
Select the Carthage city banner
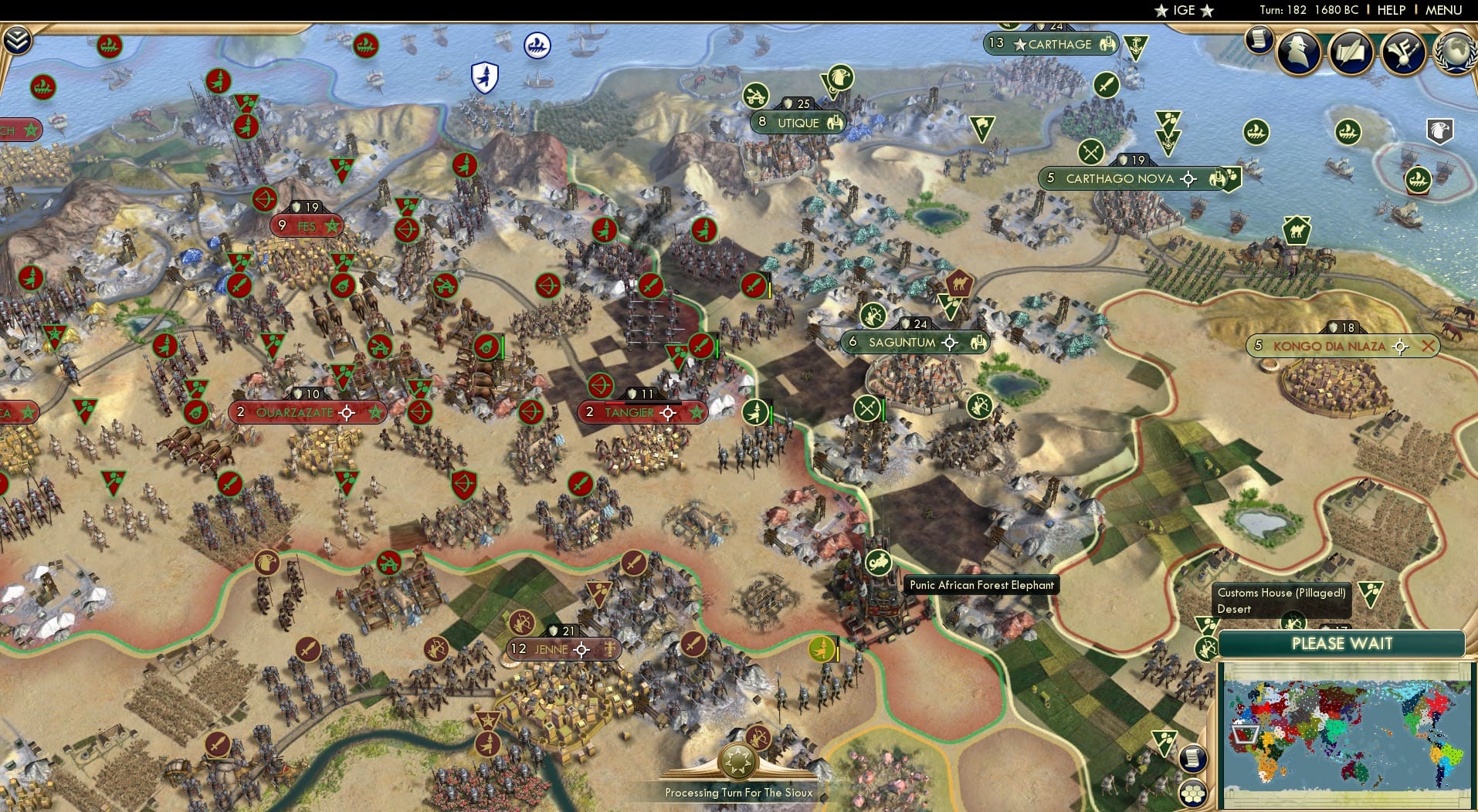[1051, 45]
